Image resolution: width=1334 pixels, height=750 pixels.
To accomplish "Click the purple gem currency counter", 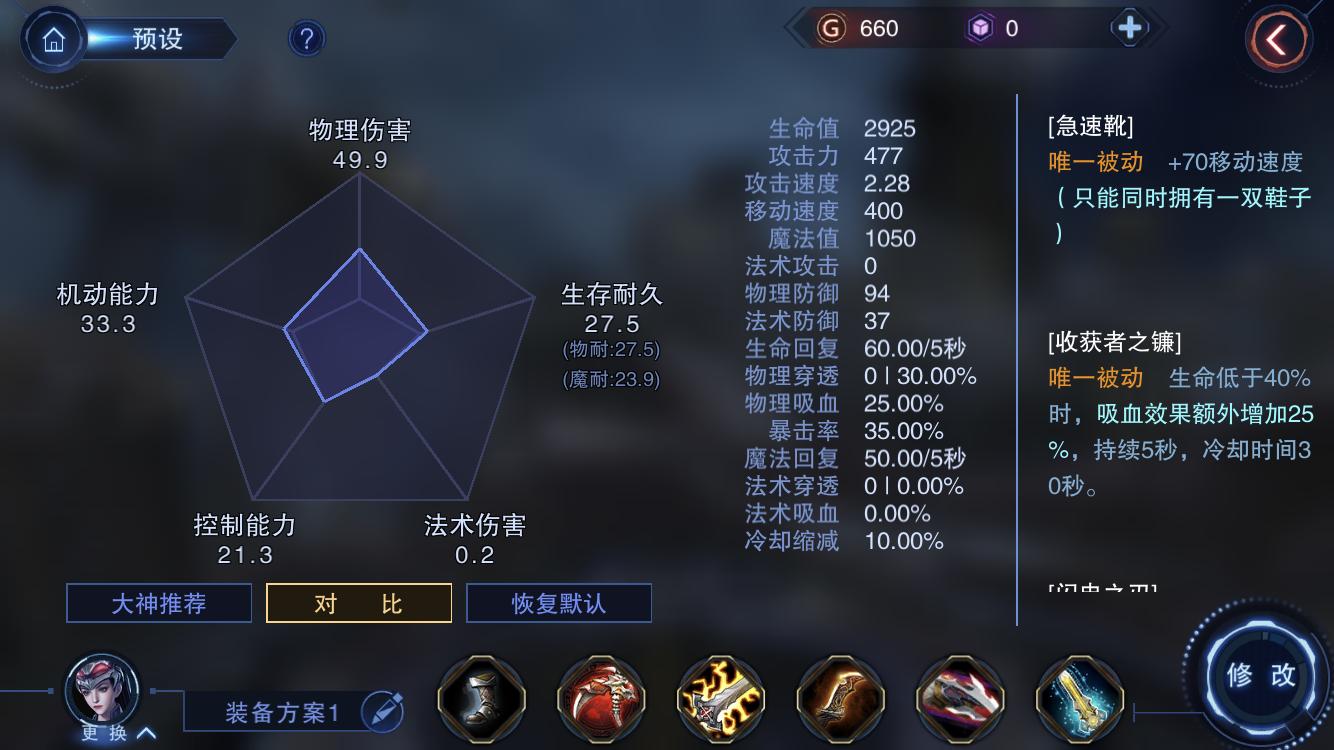I will point(1000,29).
